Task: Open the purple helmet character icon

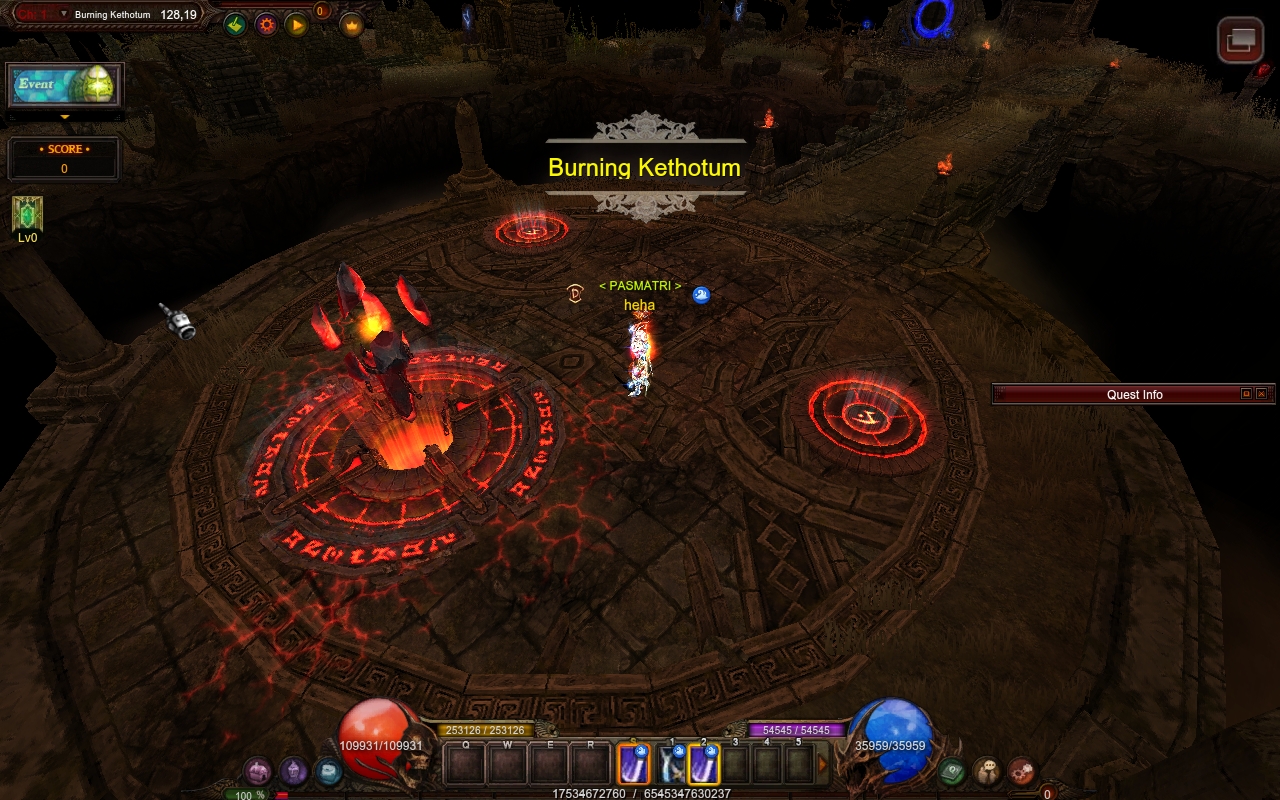Action: tap(293, 771)
